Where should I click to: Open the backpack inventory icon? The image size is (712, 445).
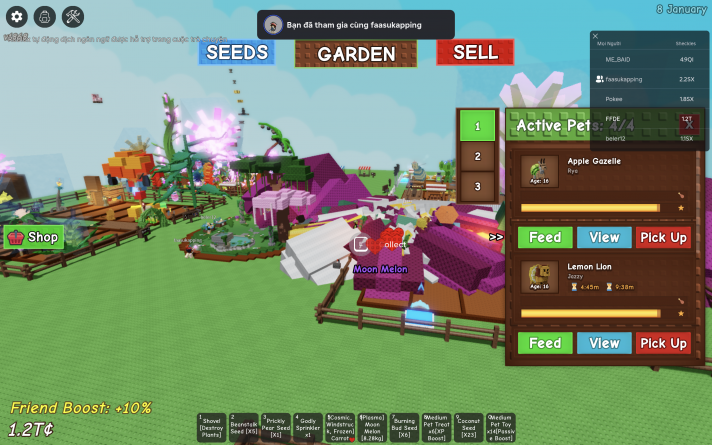pyautogui.click(x=44, y=16)
